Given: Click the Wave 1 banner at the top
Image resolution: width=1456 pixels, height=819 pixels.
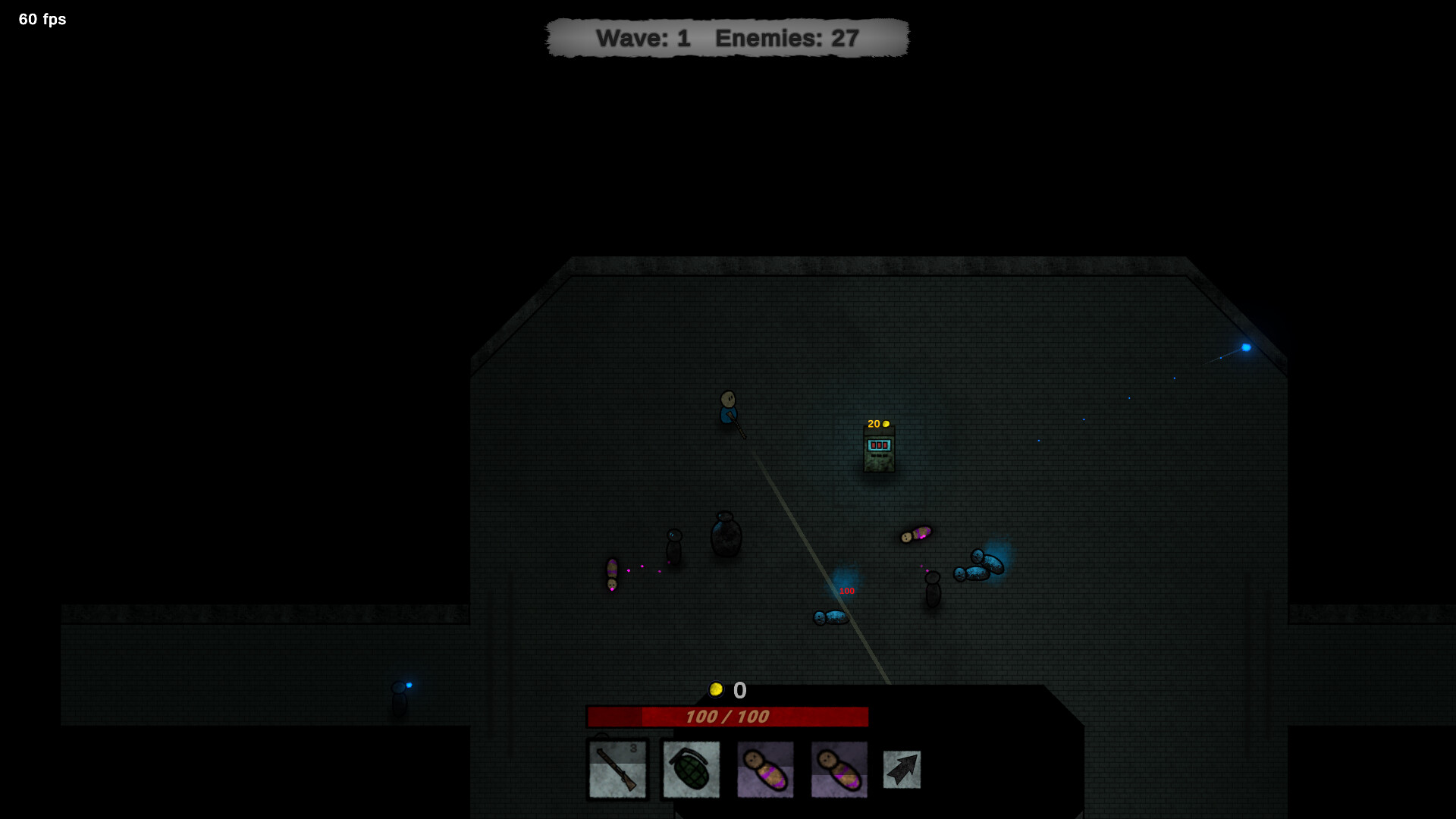Looking at the screenshot, I should (646, 38).
